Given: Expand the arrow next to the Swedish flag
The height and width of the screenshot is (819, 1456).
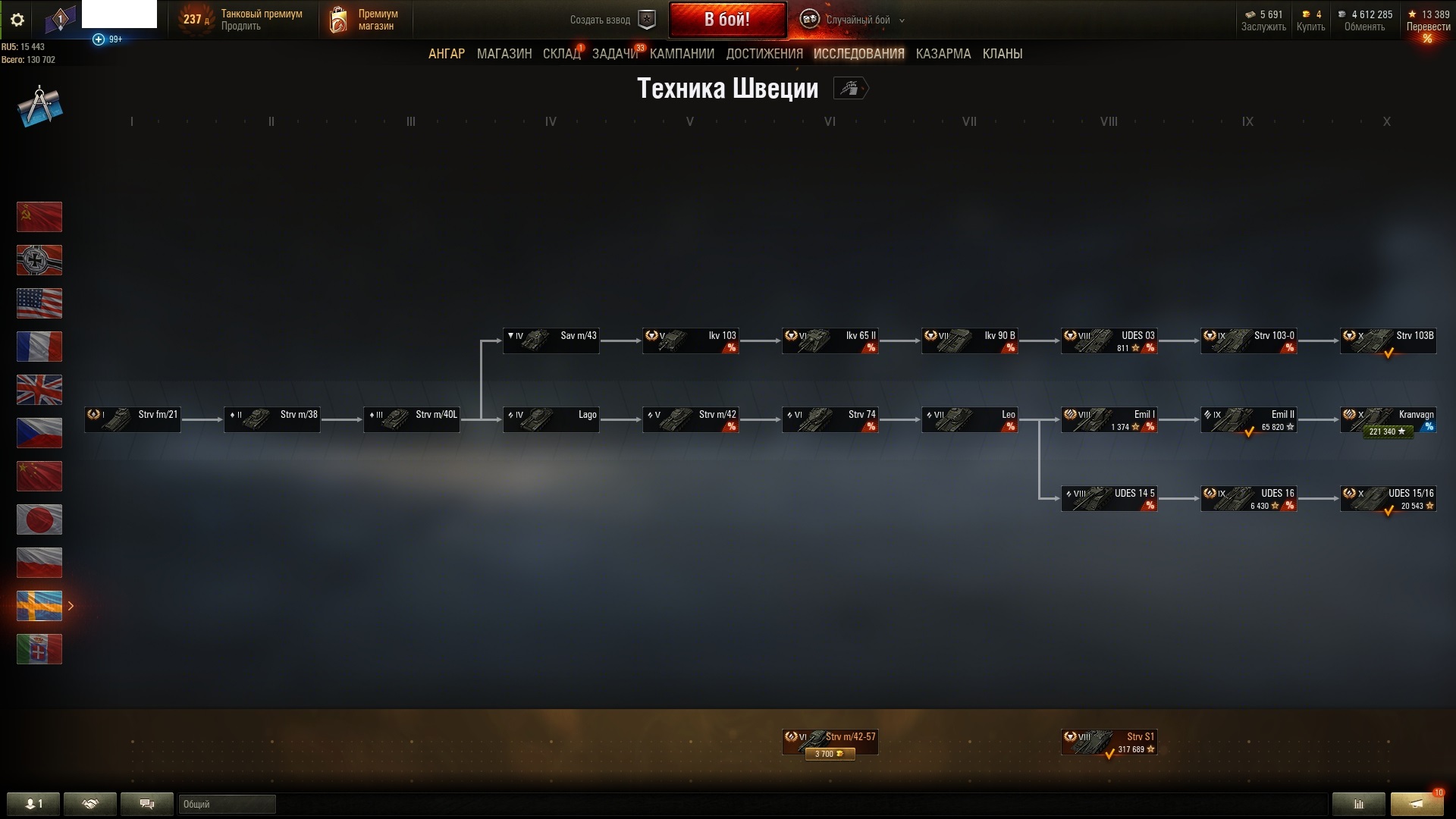Looking at the screenshot, I should [71, 606].
